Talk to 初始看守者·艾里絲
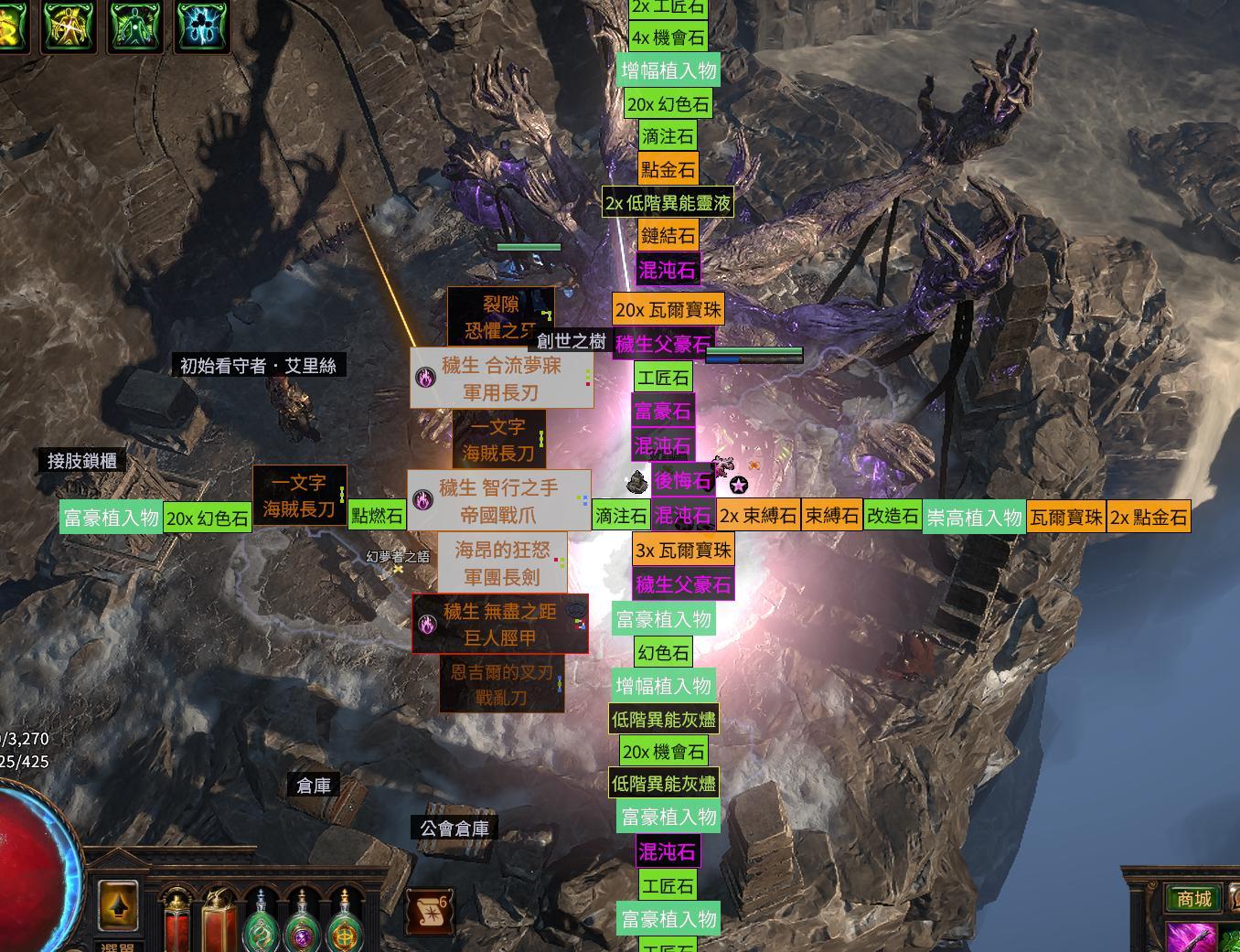 point(259,365)
